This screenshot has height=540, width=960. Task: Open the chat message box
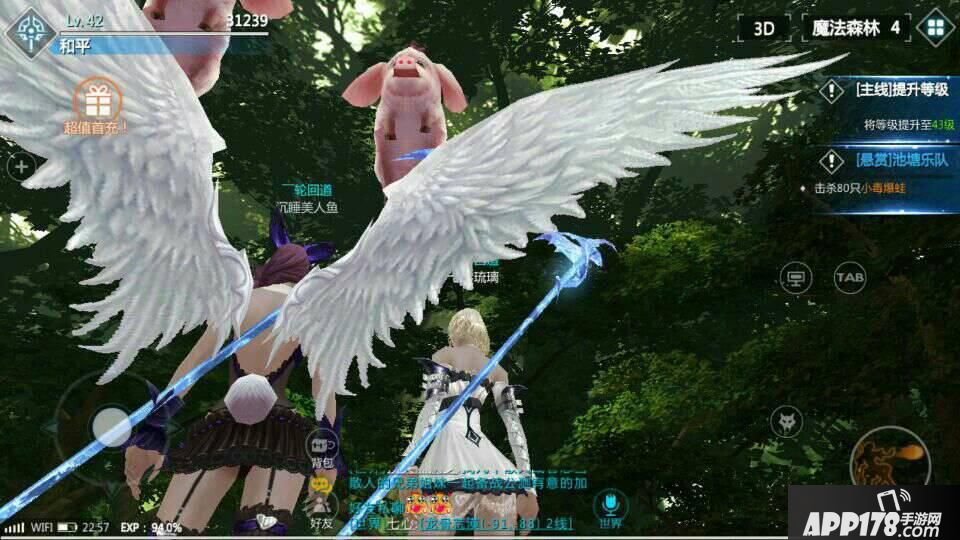460,500
